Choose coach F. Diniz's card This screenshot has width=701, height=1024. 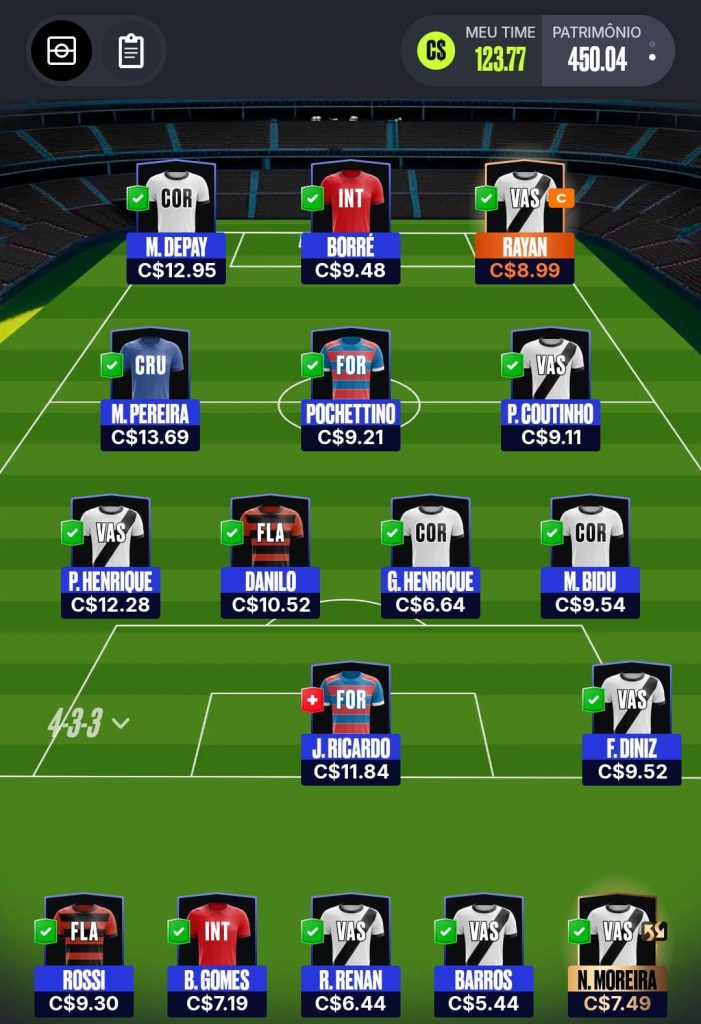[x=632, y=722]
